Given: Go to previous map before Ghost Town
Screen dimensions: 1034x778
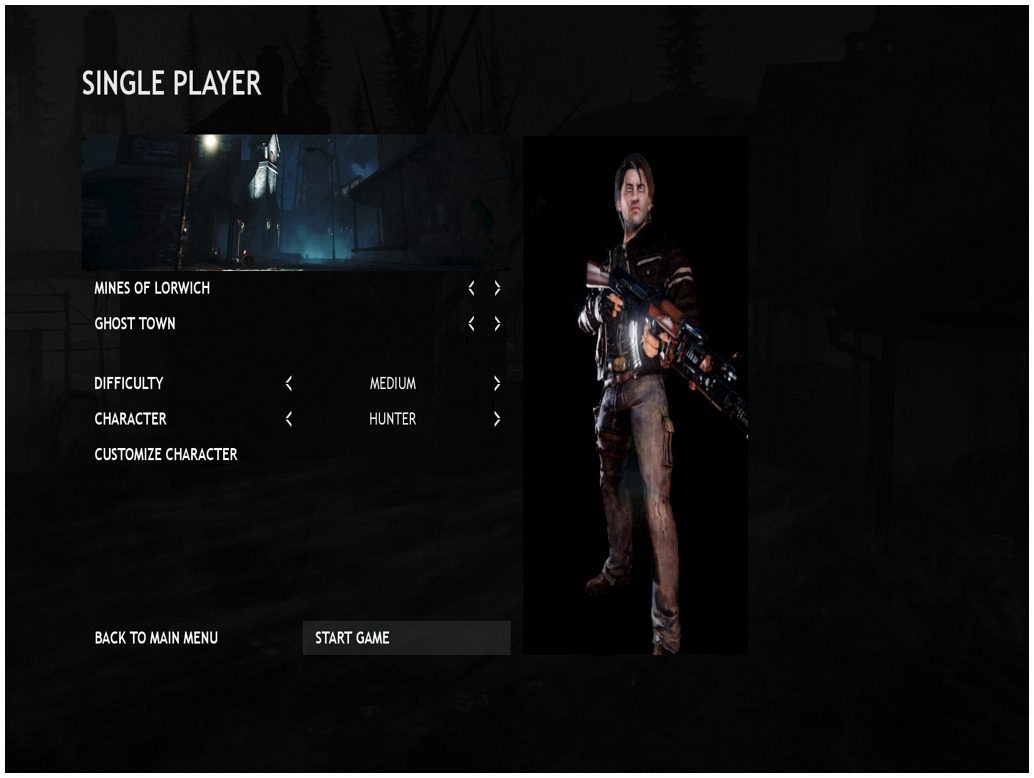Looking at the screenshot, I should coord(472,324).
